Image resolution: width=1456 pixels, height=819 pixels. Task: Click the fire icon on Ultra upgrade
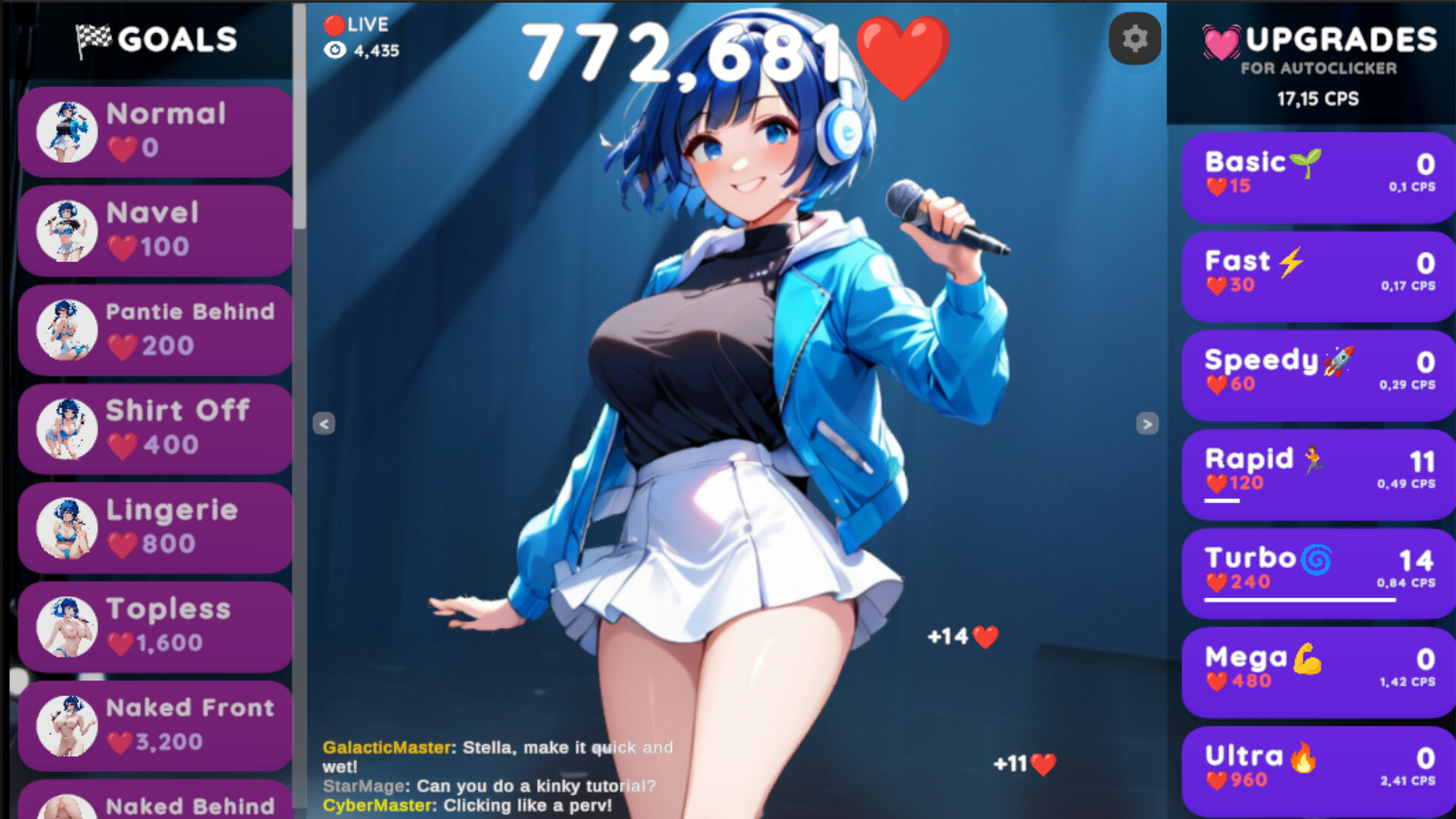coord(1304,756)
